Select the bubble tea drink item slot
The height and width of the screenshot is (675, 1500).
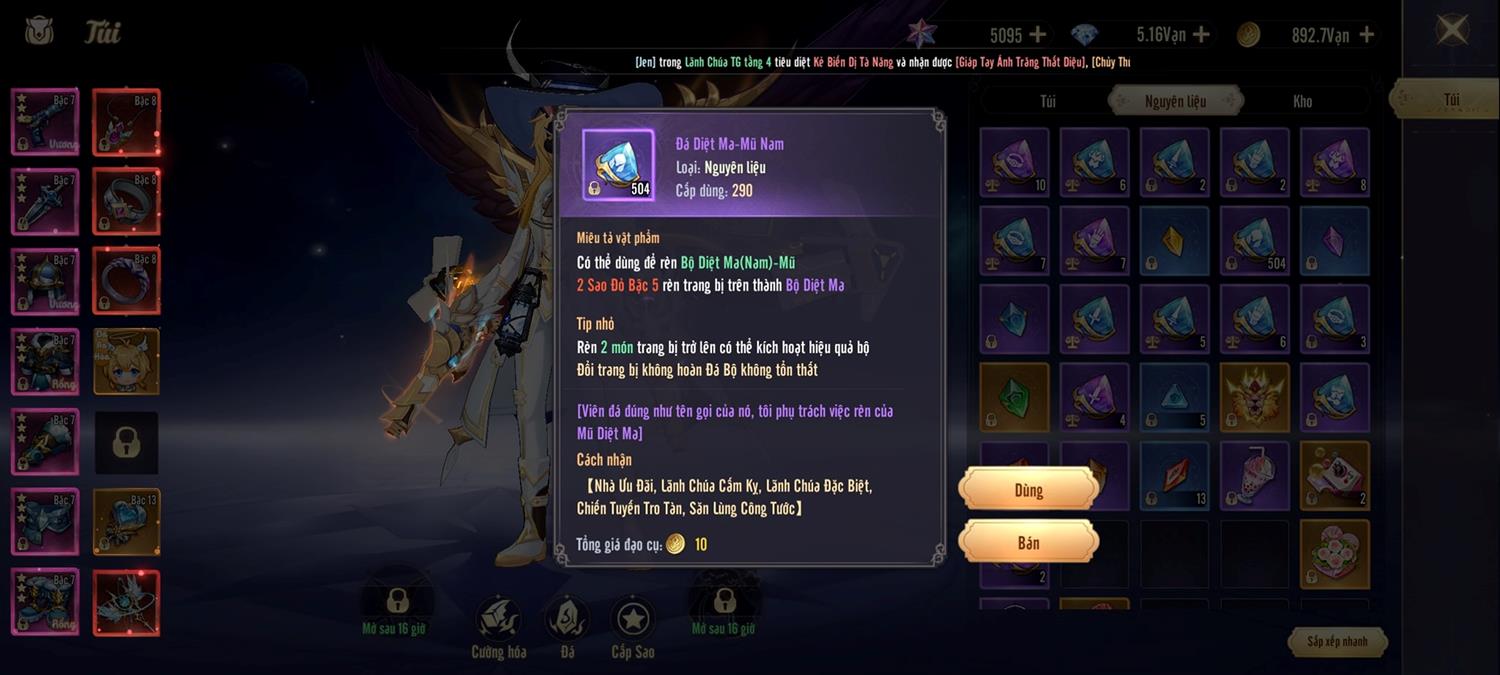point(1254,475)
